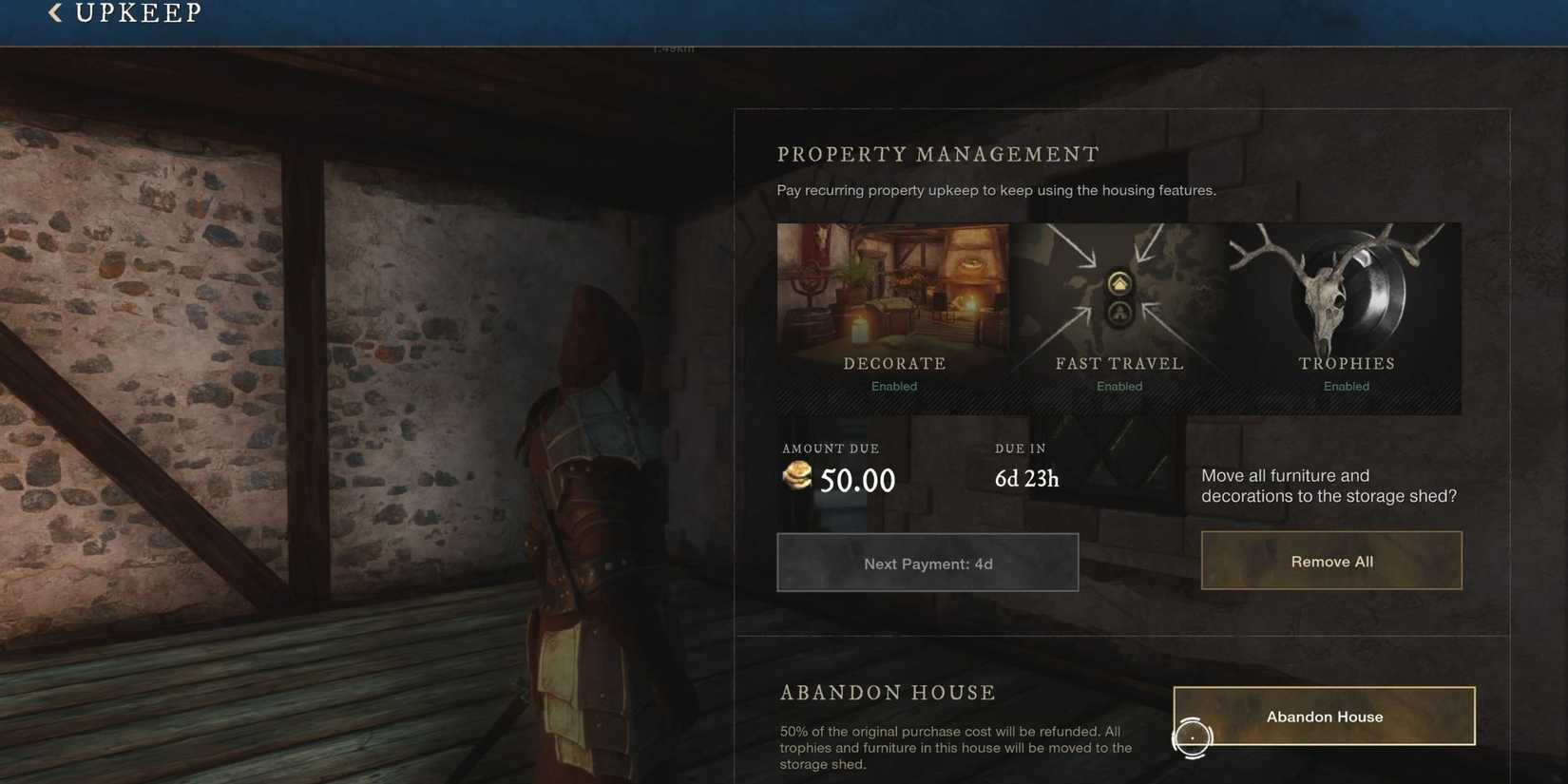Click the Decorate room thumbnail
The image size is (1568, 784).
[x=893, y=285]
